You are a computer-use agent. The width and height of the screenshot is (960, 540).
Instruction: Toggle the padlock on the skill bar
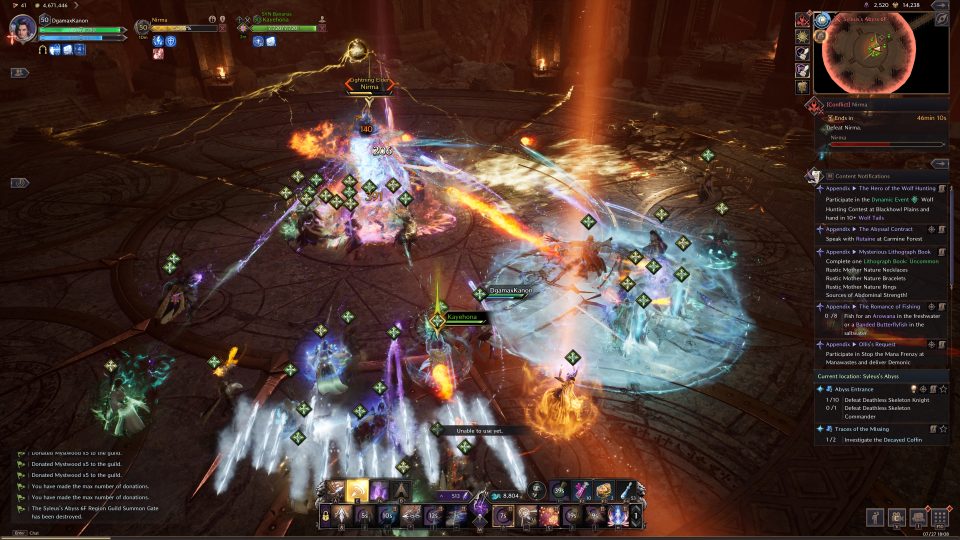coord(325,515)
